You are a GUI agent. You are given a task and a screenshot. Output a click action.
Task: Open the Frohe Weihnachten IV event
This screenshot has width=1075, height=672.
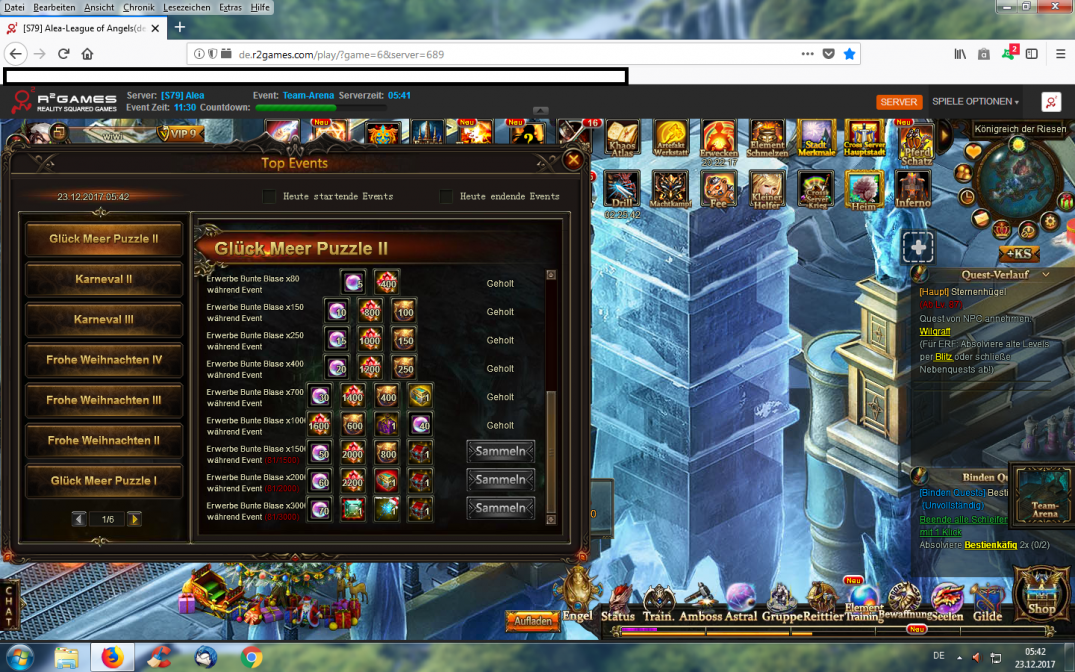click(104, 360)
